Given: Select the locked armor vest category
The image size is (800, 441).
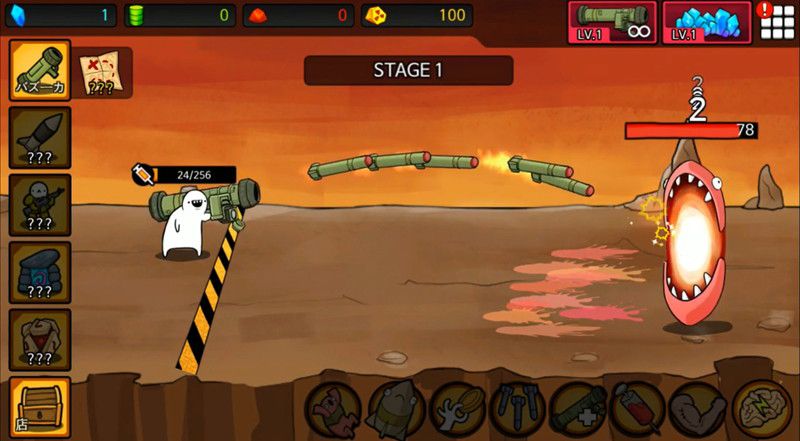Looking at the screenshot, I should coord(40,338).
